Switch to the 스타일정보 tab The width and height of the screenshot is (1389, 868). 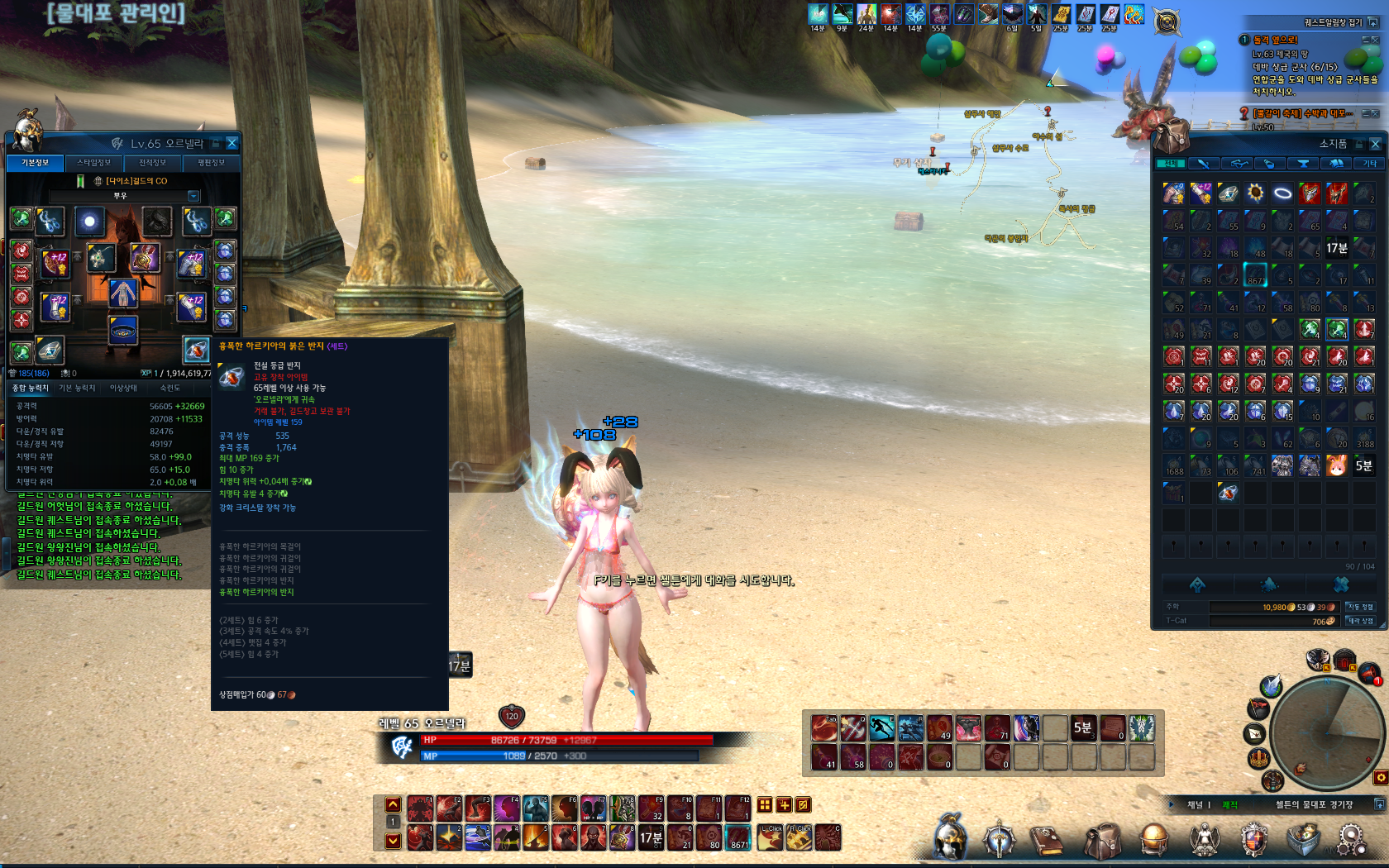(x=94, y=163)
